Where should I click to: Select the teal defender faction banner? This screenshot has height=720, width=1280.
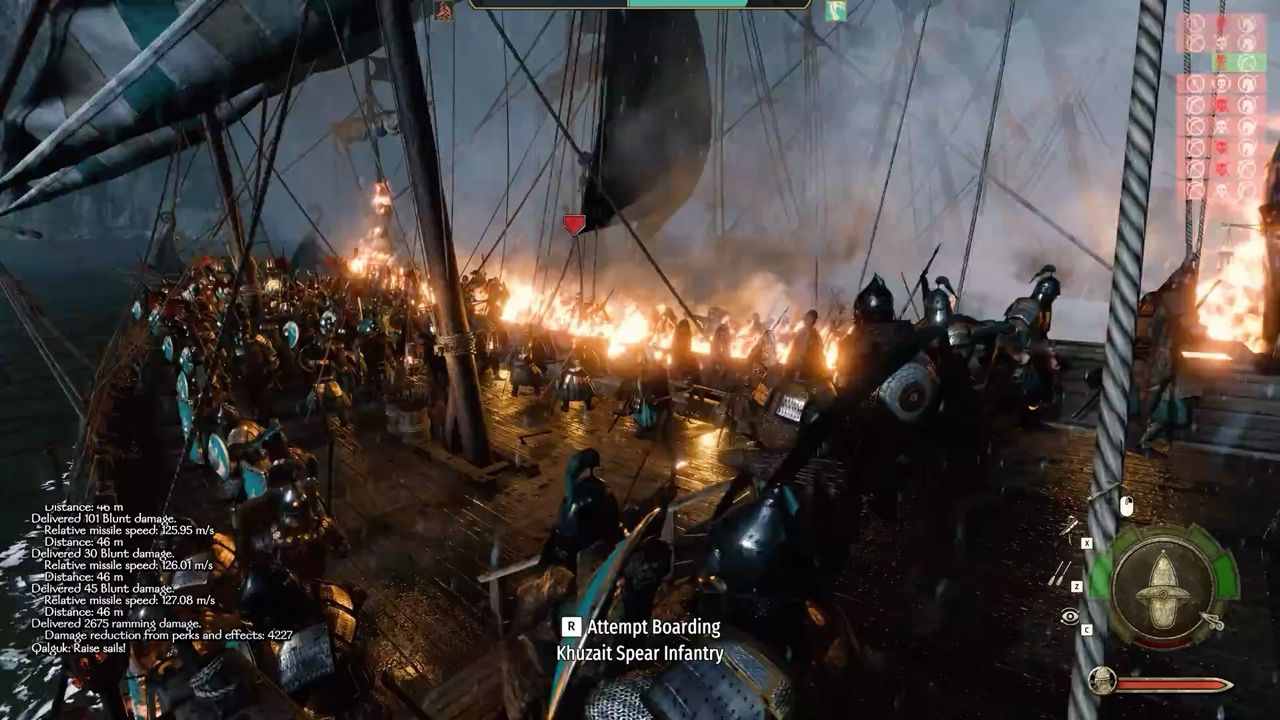(x=836, y=11)
